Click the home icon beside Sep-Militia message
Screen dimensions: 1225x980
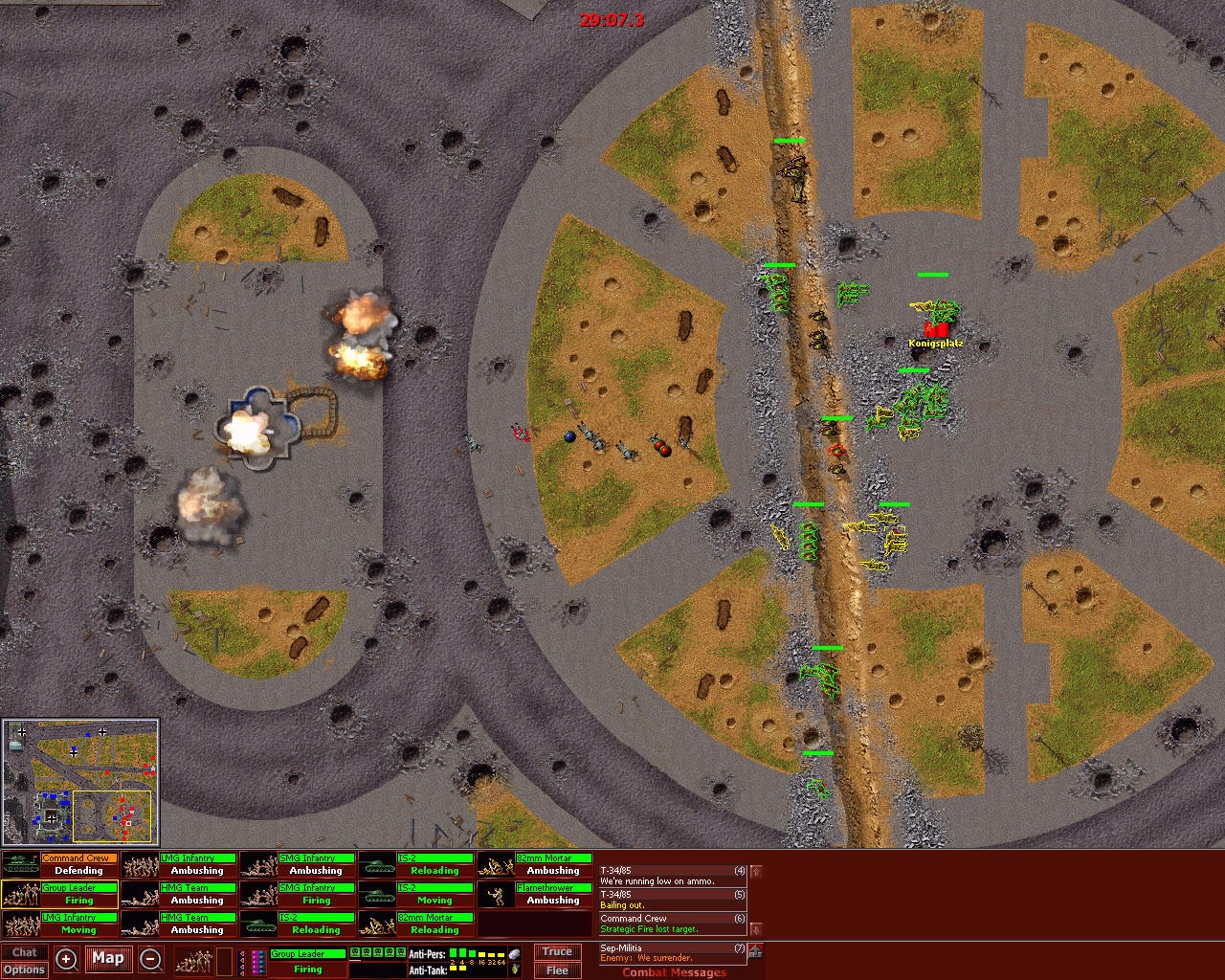point(755,949)
